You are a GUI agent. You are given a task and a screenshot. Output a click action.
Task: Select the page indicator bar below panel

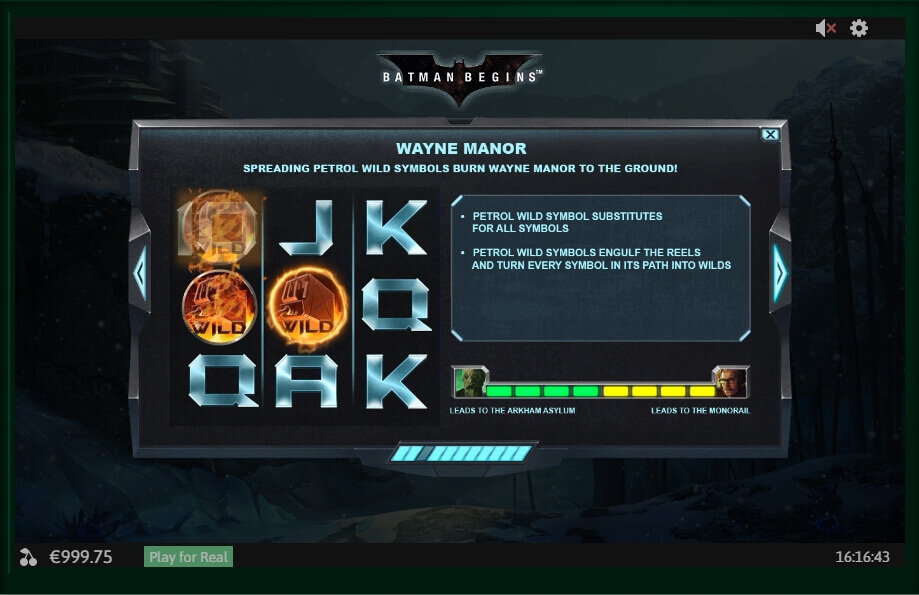pos(460,453)
